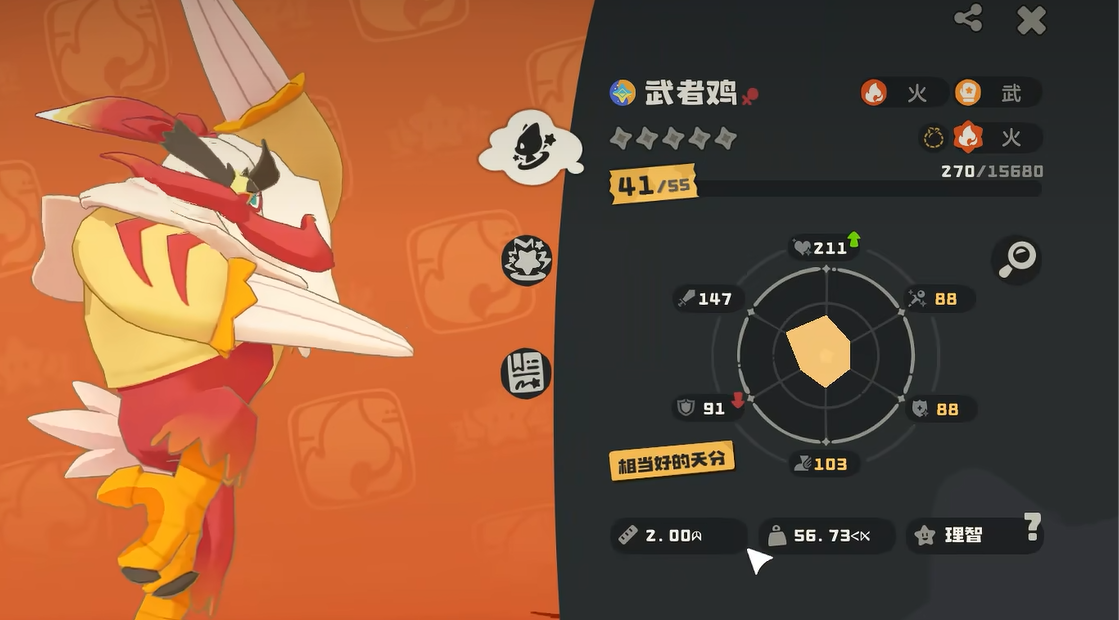This screenshot has height=620, width=1119.
Task: Open the notes scroll tab
Action: (526, 372)
